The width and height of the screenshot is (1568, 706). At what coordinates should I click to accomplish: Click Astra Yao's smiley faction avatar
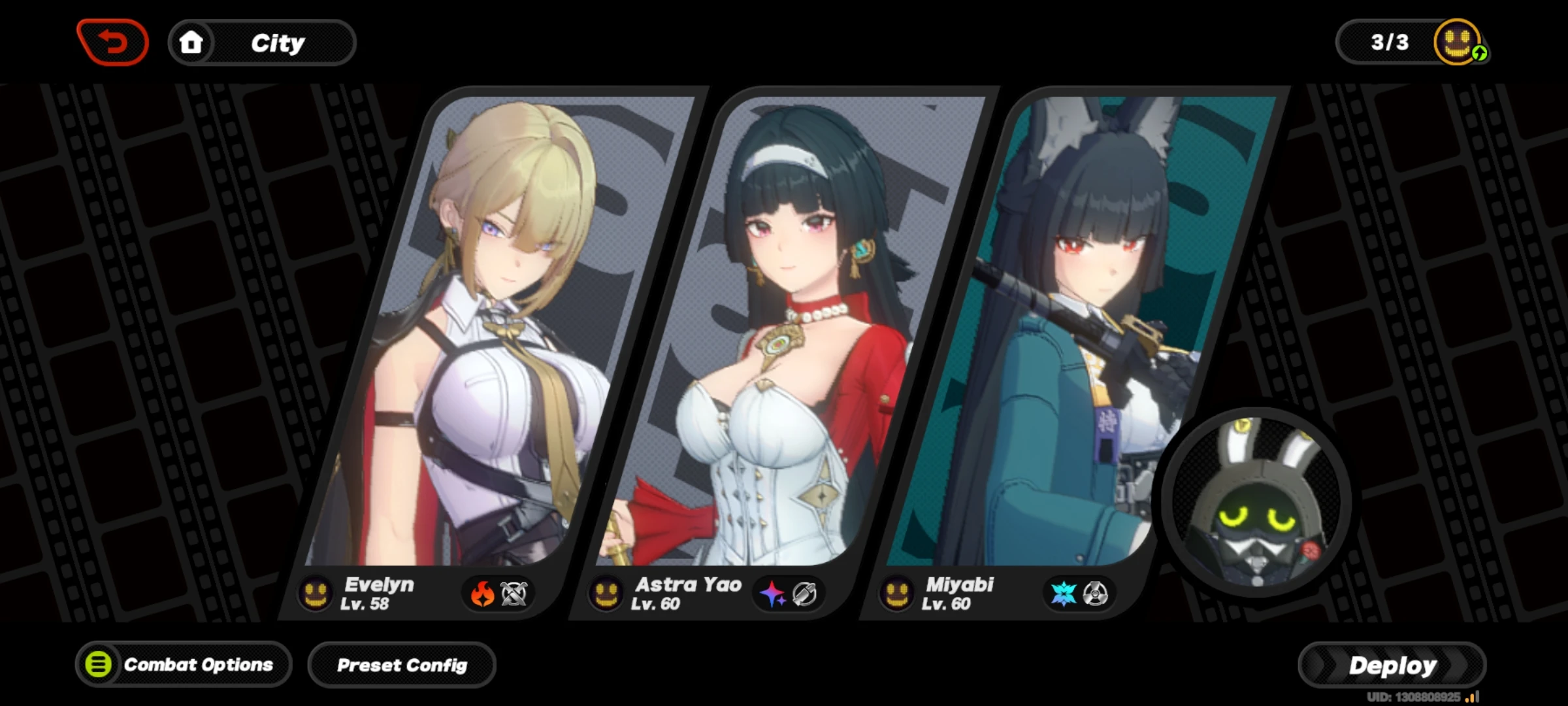606,594
